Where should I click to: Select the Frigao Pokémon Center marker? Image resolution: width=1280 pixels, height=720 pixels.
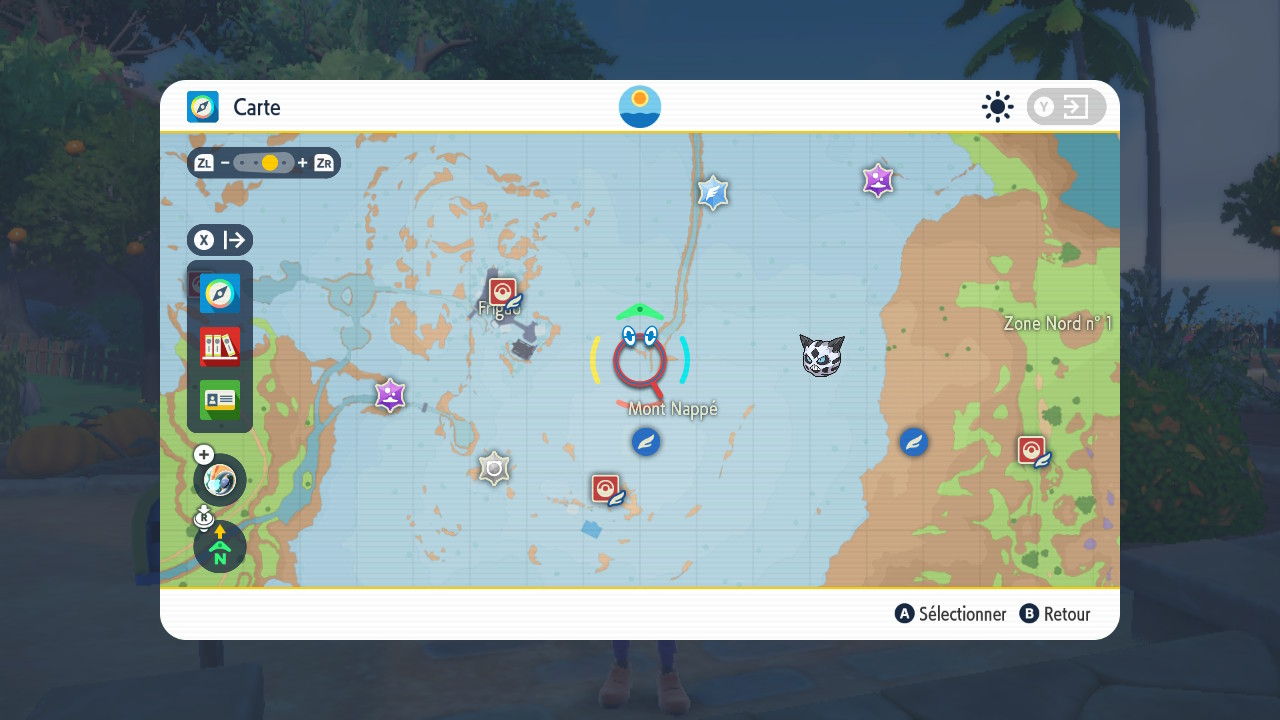[504, 293]
